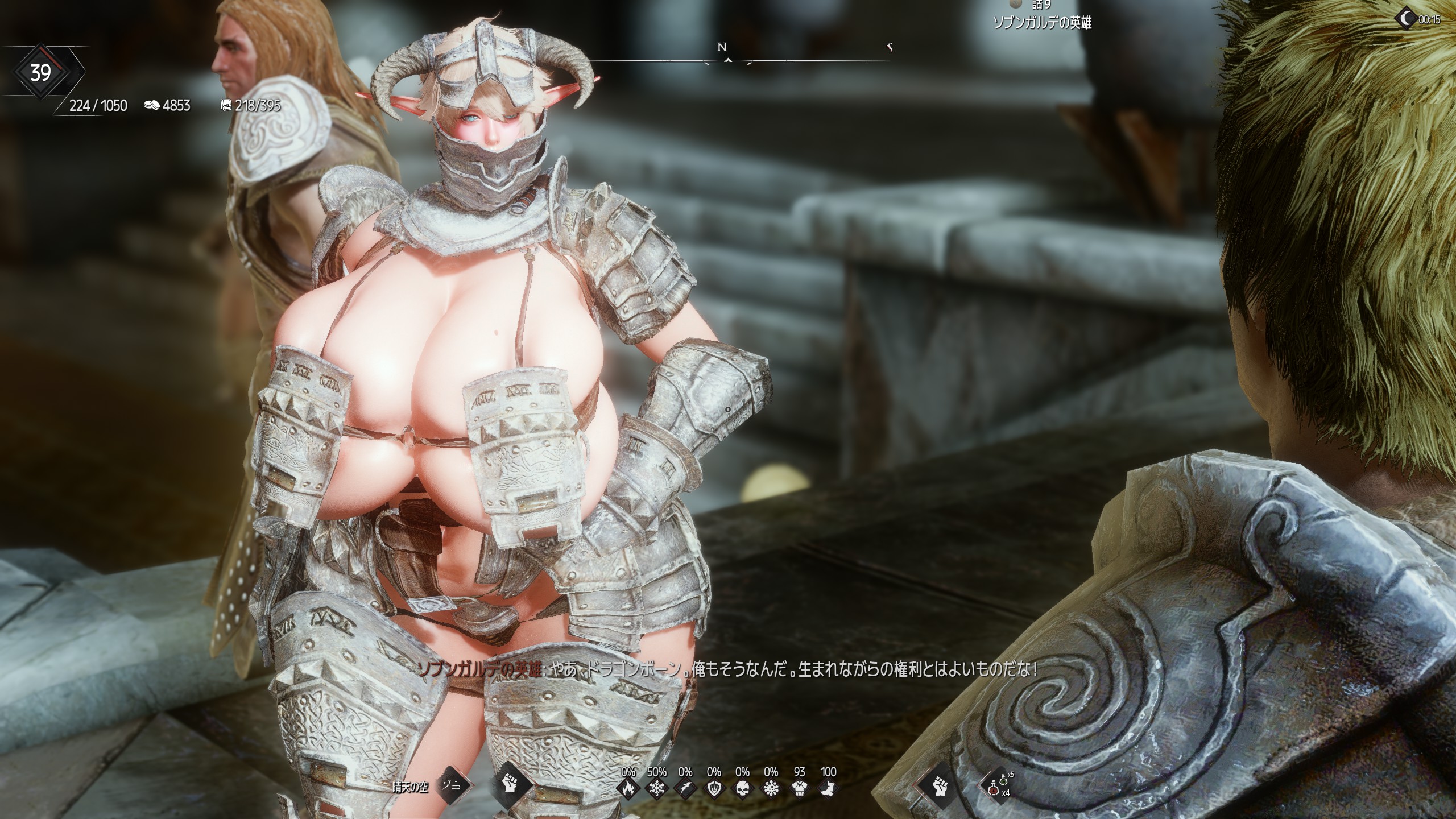Click the shock resistance lightning icon
This screenshot has width=1456, height=819.
tap(685, 789)
